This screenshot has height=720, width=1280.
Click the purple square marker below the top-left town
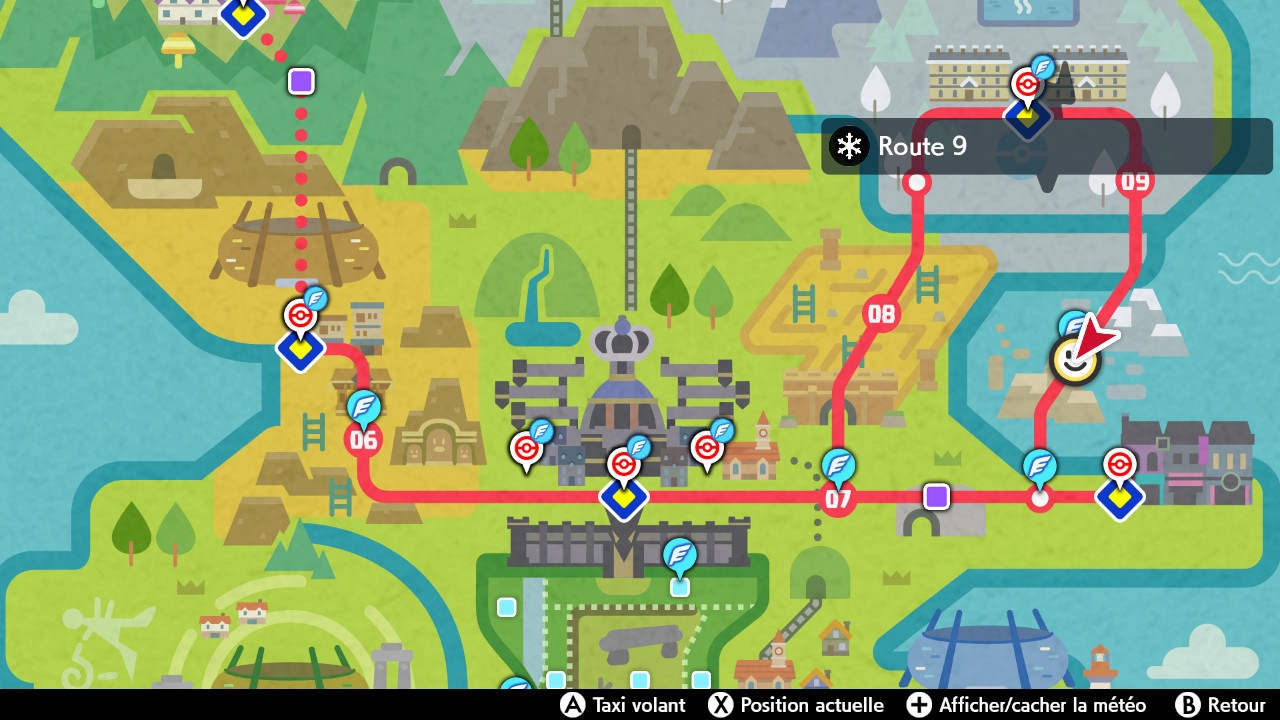(301, 81)
